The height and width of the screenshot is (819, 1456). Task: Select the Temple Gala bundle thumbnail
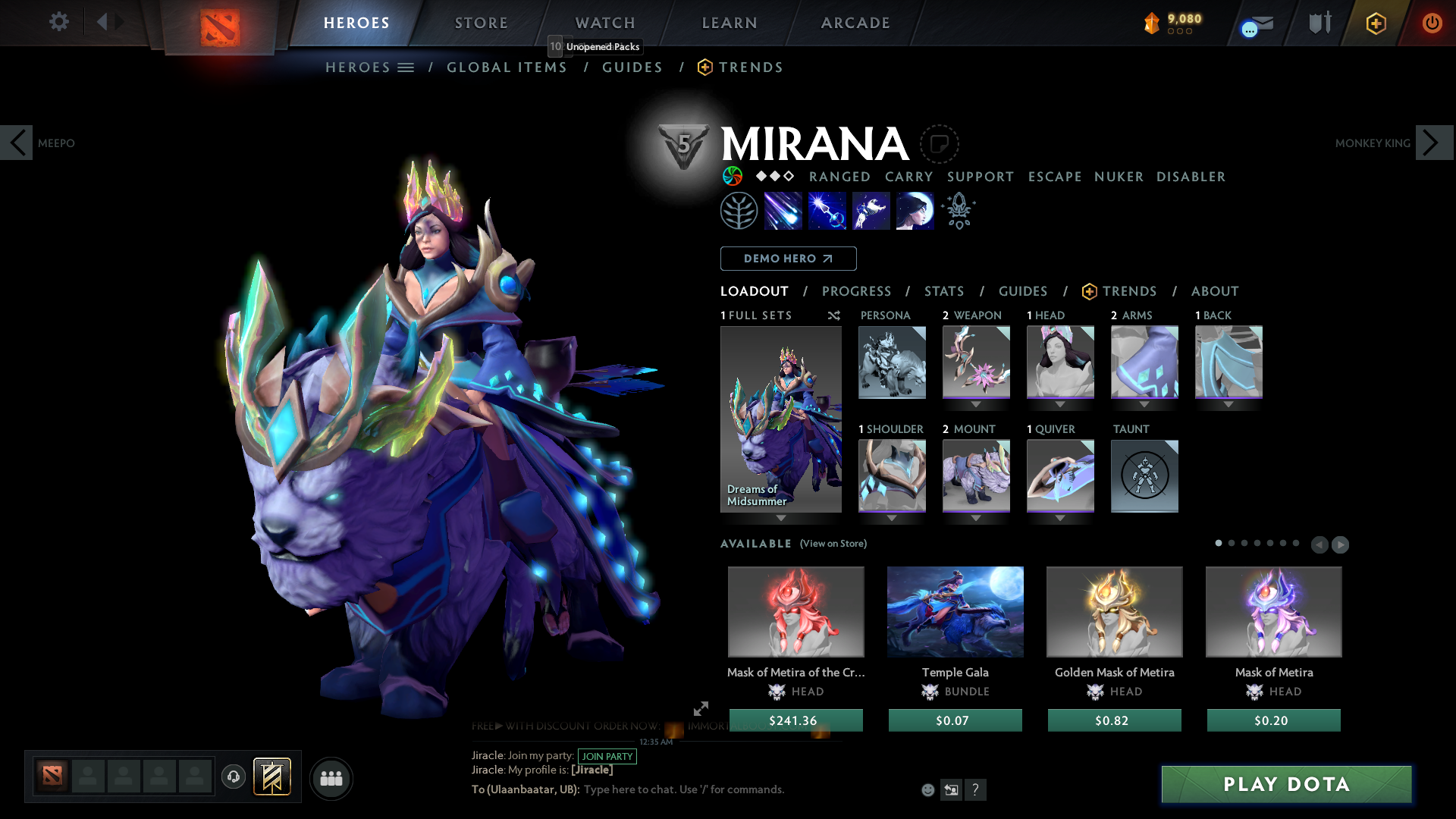click(955, 612)
